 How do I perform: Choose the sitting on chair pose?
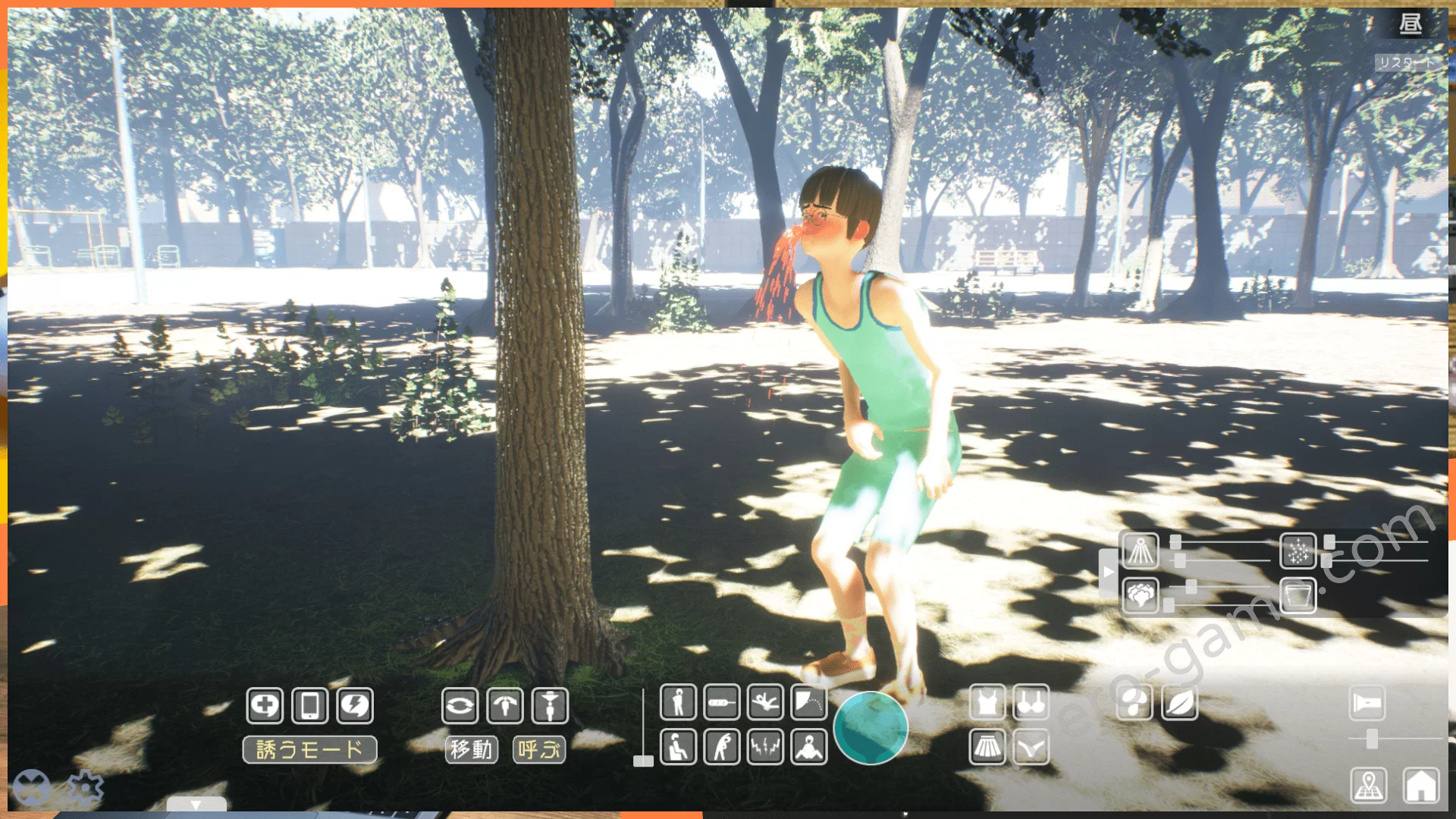(678, 747)
